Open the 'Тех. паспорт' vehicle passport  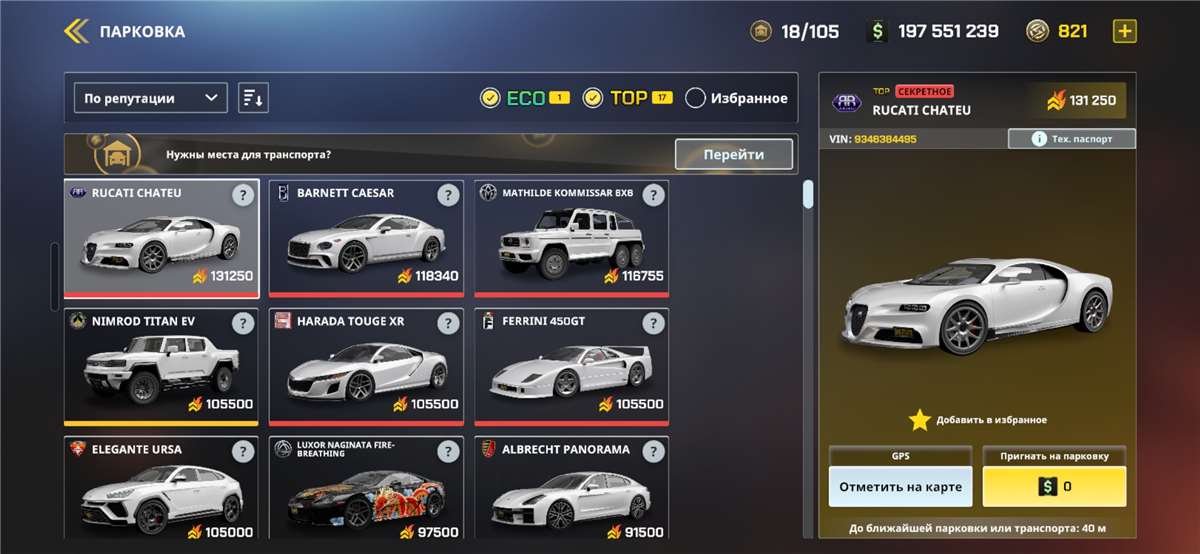point(1071,139)
